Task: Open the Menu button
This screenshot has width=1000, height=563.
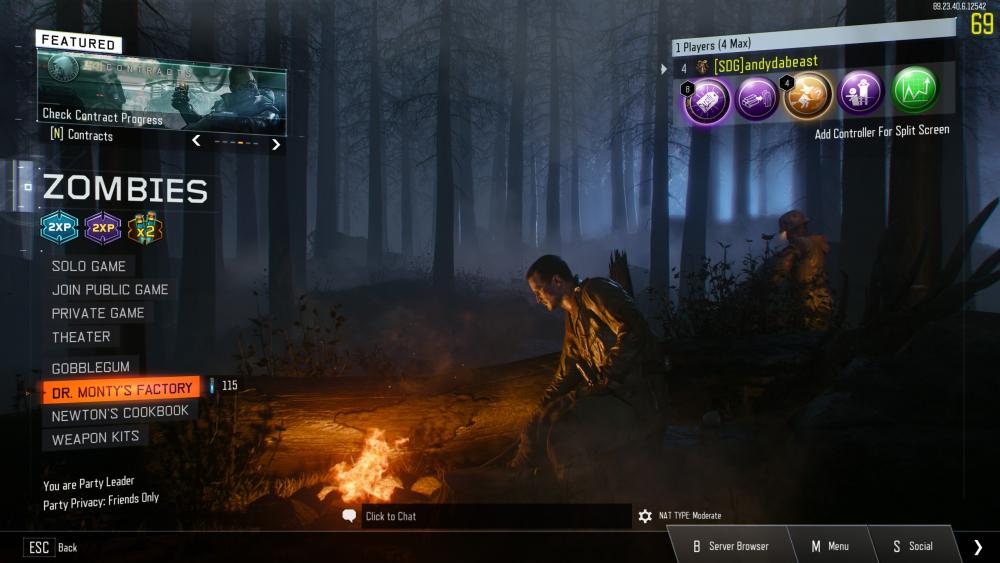Action: [829, 546]
